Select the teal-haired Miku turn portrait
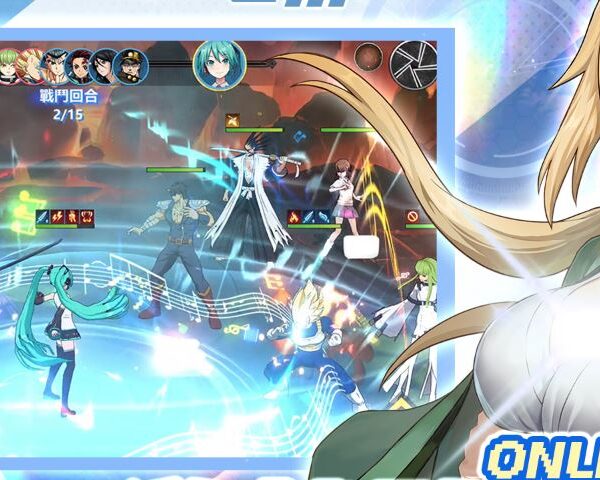The width and height of the screenshot is (600, 480). point(213,62)
